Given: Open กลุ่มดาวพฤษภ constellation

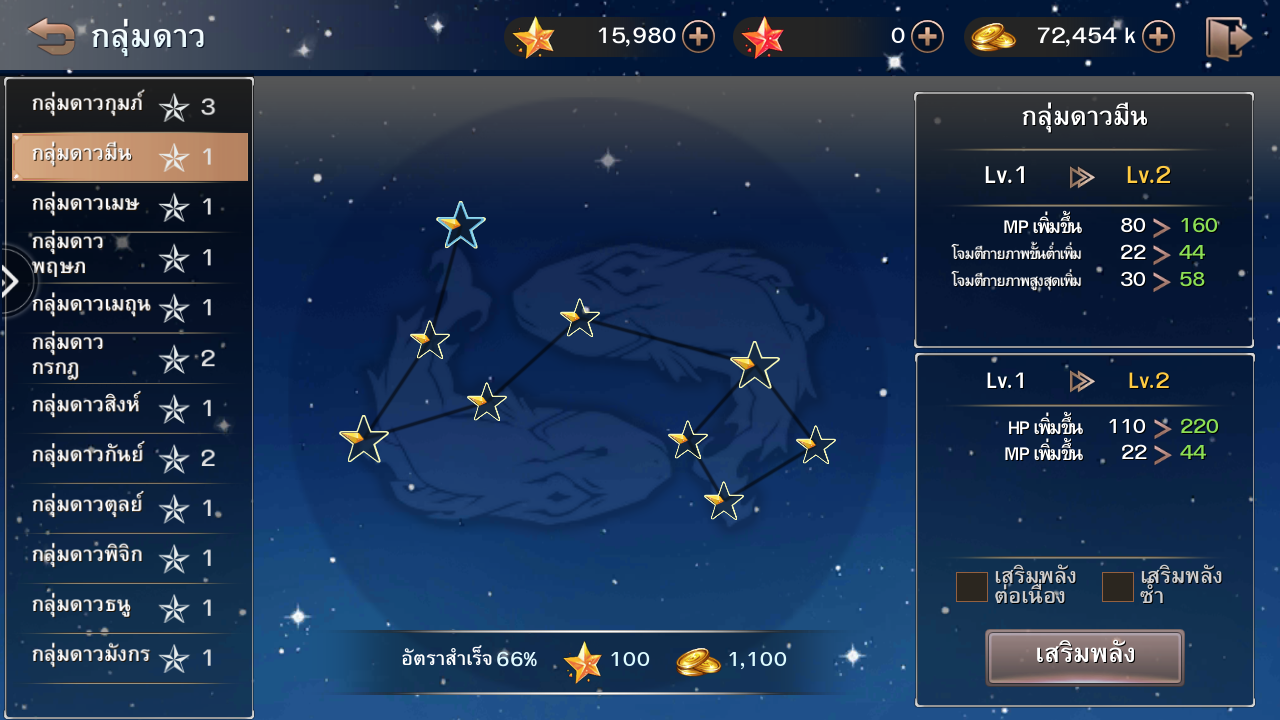Looking at the screenshot, I should (x=129, y=257).
